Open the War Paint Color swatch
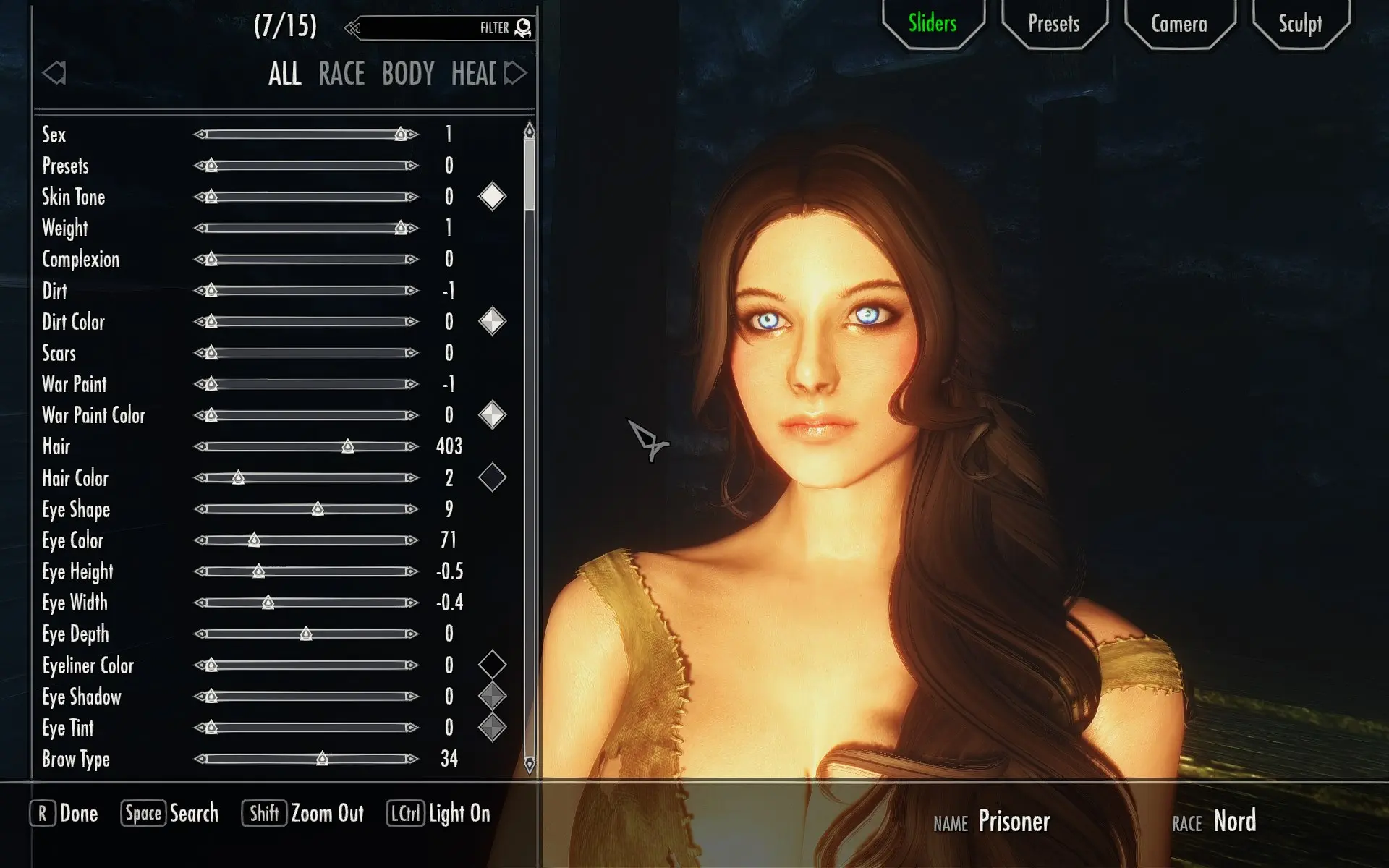 pyautogui.click(x=493, y=414)
